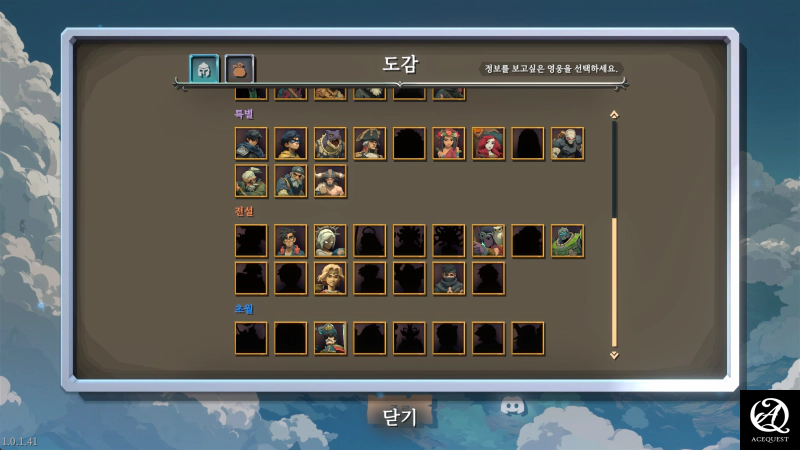The image size is (800, 450).
Task: Pick the green armored orc portrait
Action: coord(567,241)
